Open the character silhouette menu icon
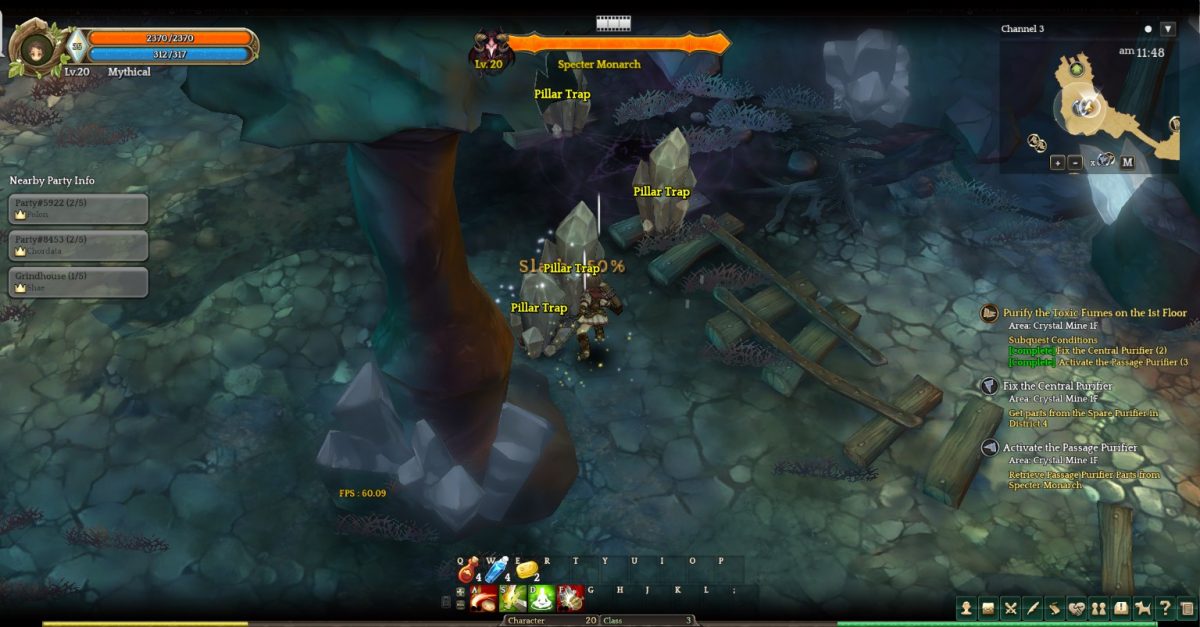This screenshot has height=627, width=1200. (966, 607)
